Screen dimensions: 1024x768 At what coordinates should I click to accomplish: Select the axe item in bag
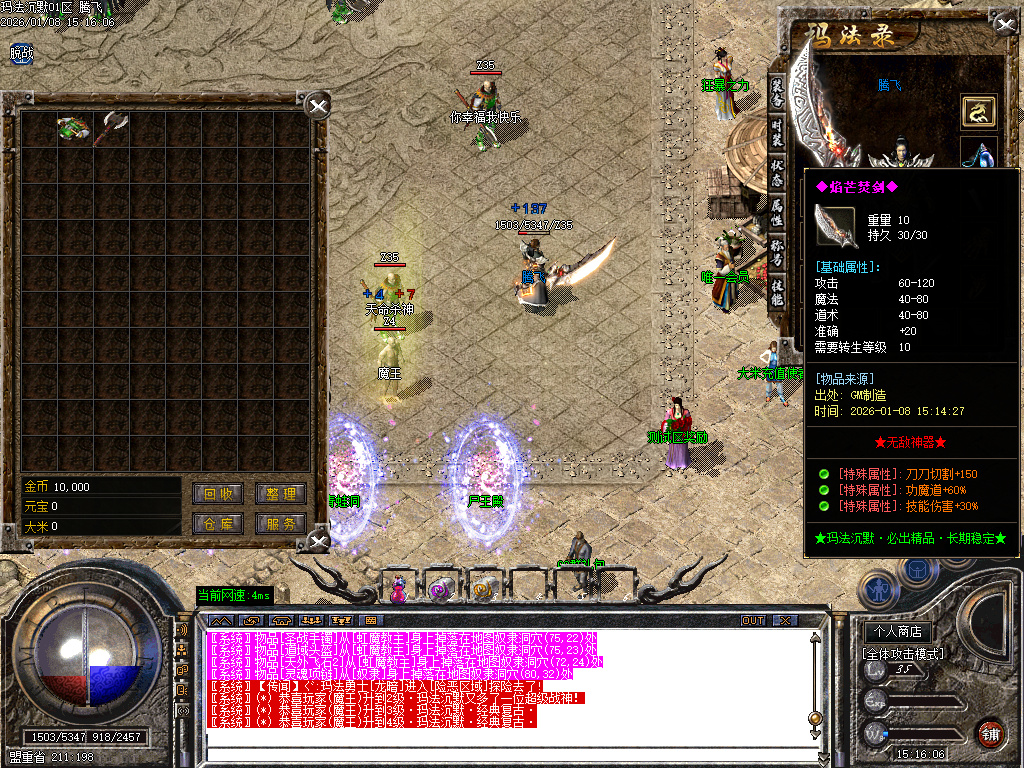(110, 128)
